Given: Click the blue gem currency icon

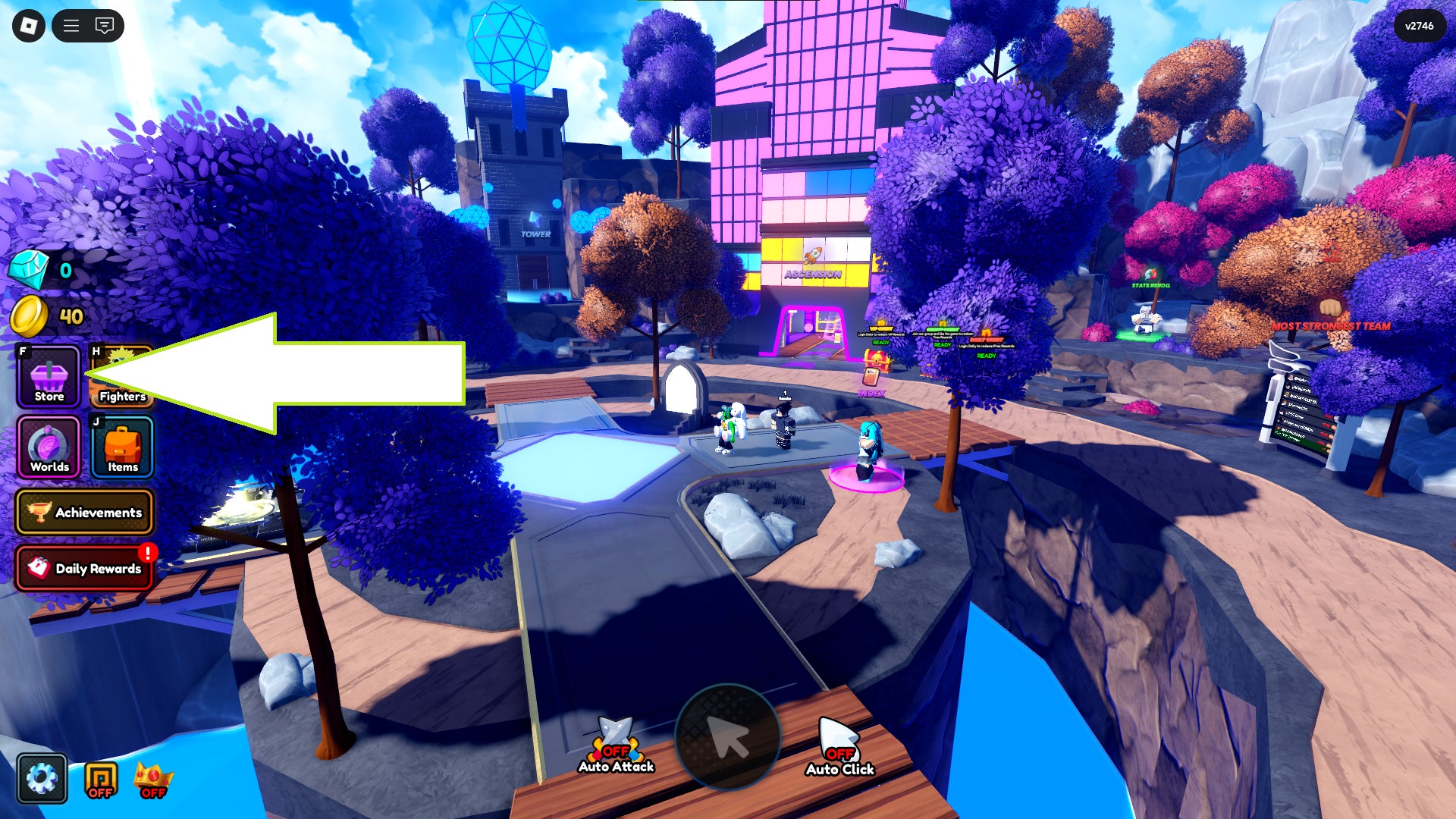Looking at the screenshot, I should tap(29, 269).
